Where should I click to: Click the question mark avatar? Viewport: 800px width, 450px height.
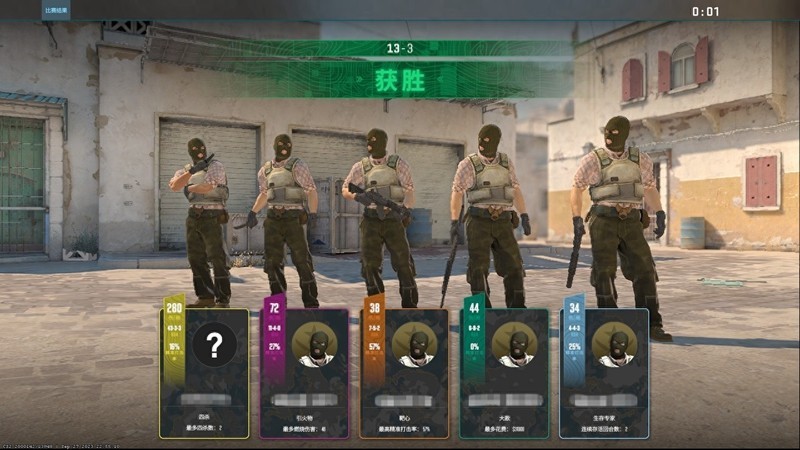pyautogui.click(x=215, y=344)
